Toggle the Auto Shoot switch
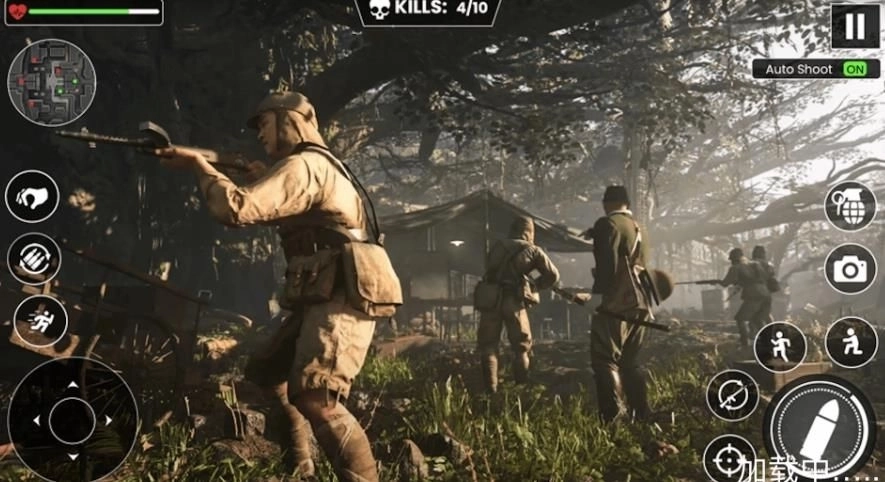This screenshot has height=482, width=885. tap(854, 69)
